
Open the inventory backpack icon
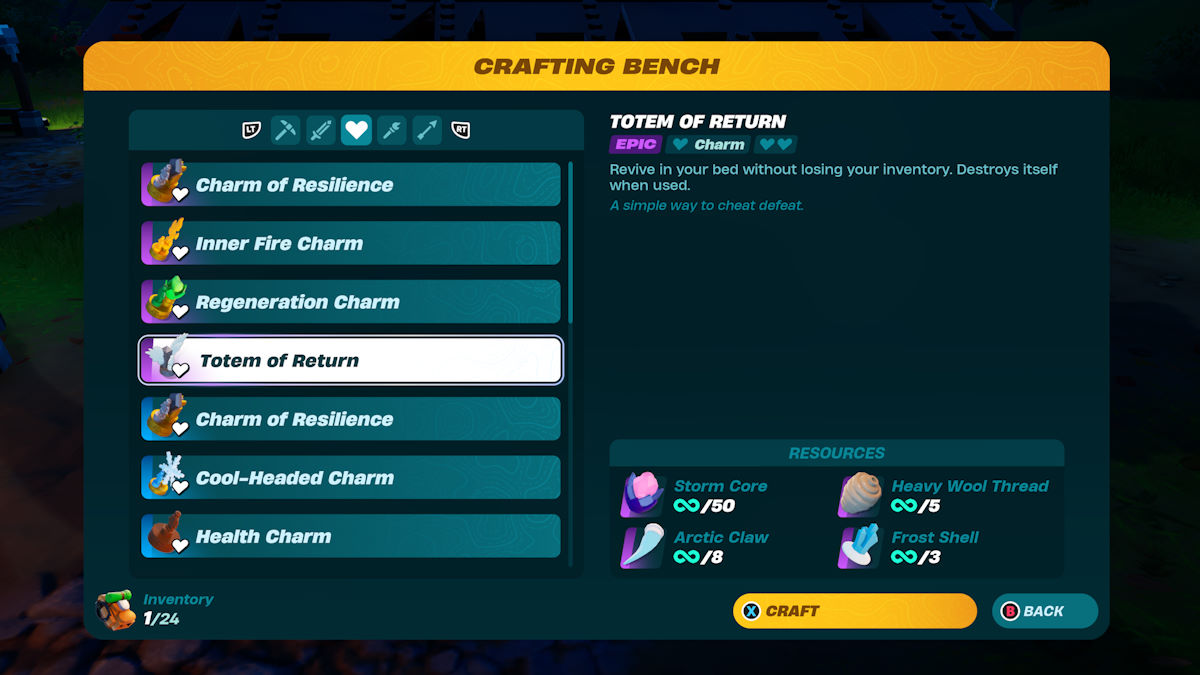(116, 609)
